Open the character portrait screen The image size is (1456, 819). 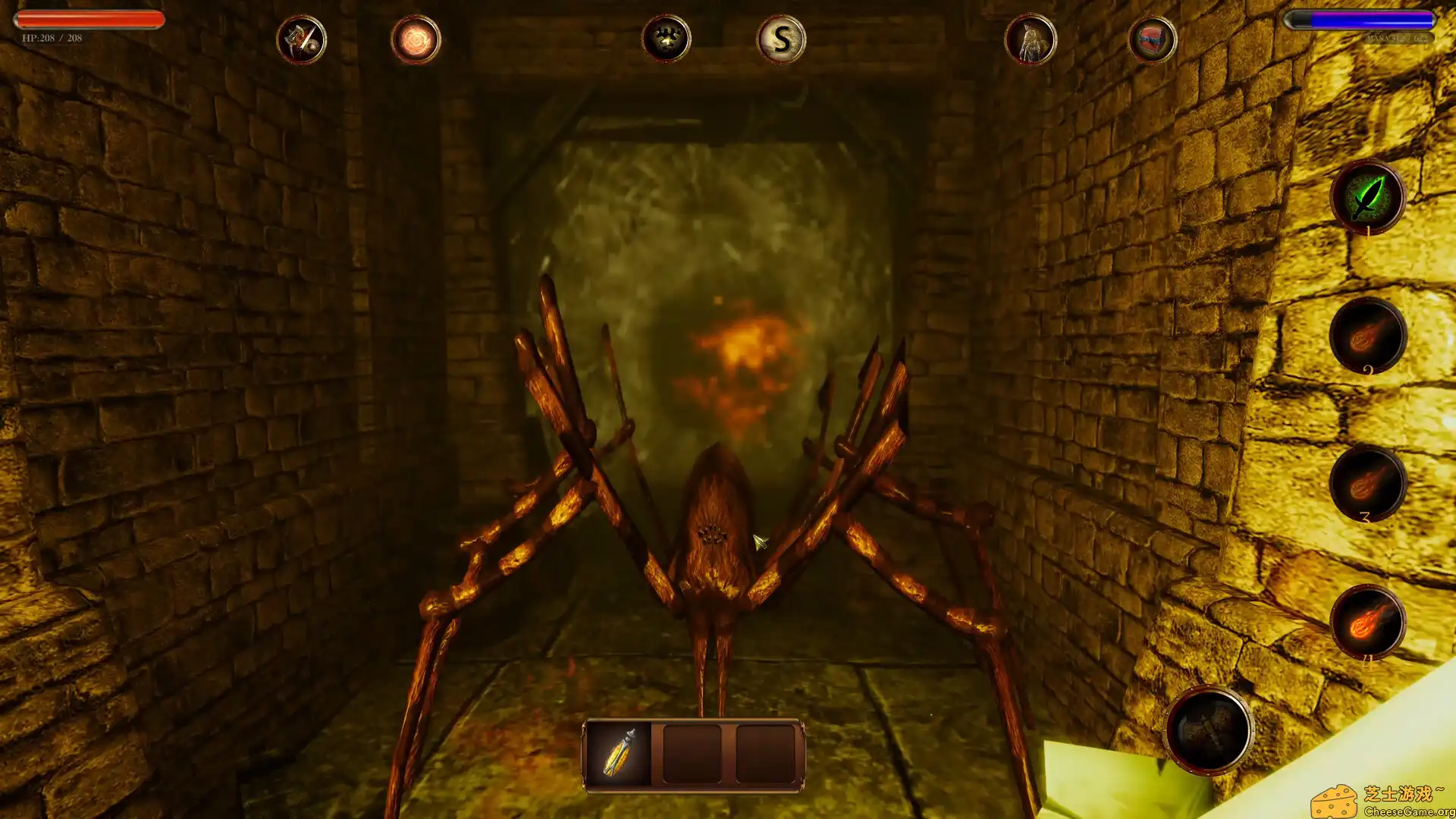(1031, 40)
